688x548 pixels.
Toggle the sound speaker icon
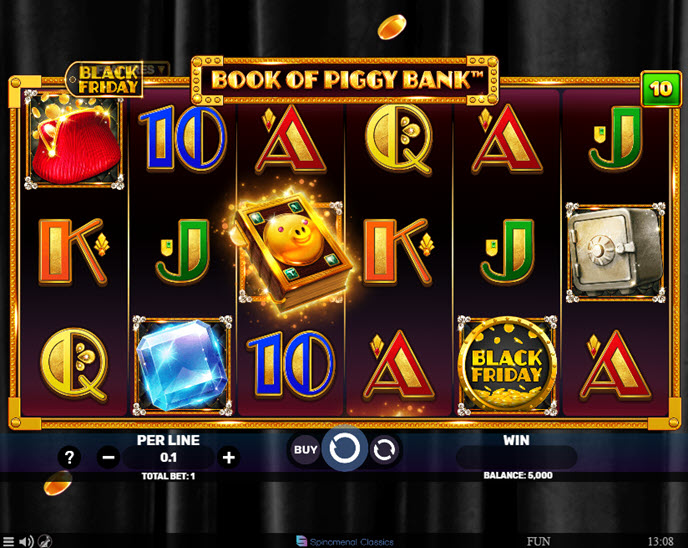pos(27,541)
